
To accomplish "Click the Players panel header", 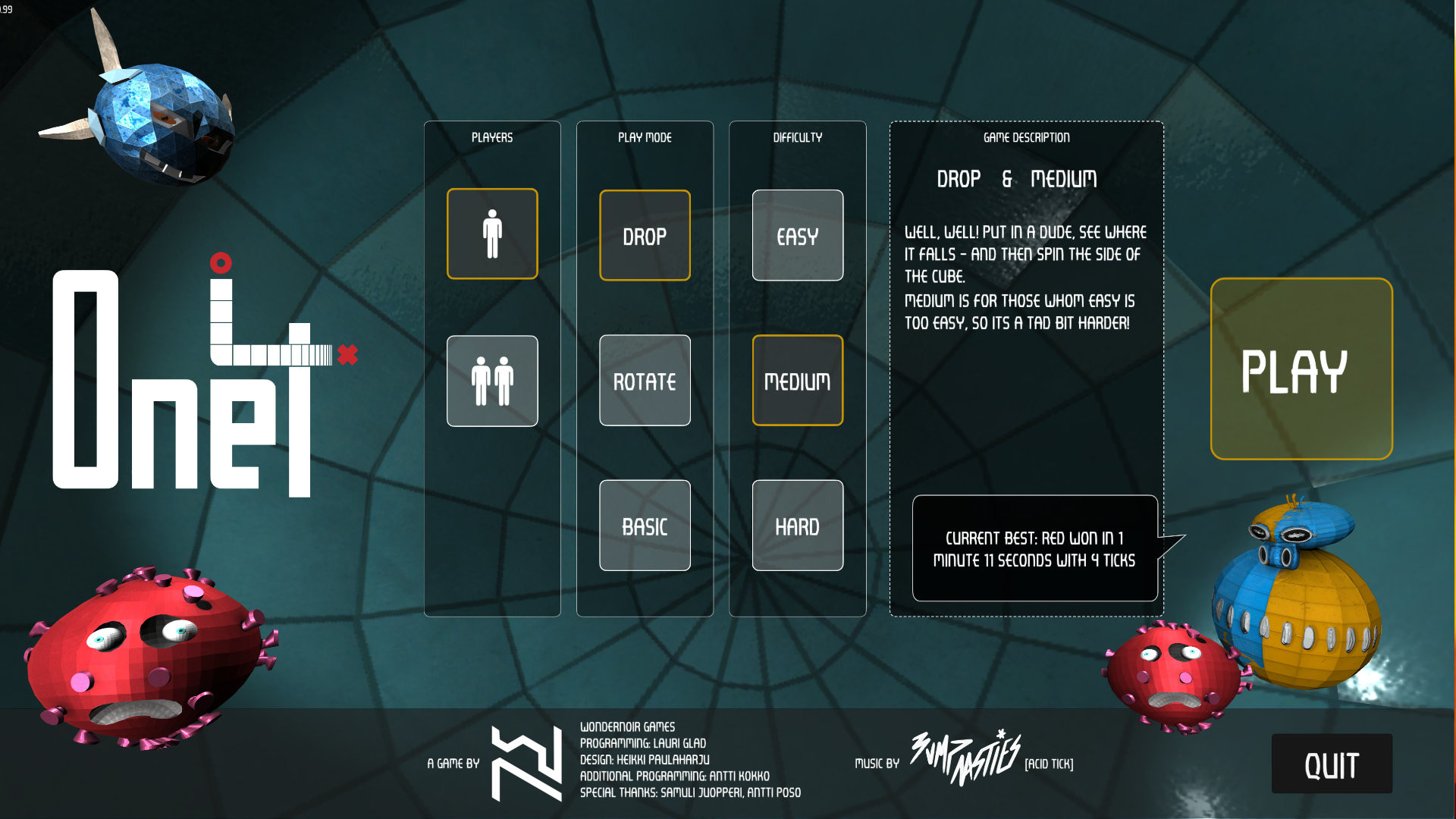I will (x=491, y=137).
